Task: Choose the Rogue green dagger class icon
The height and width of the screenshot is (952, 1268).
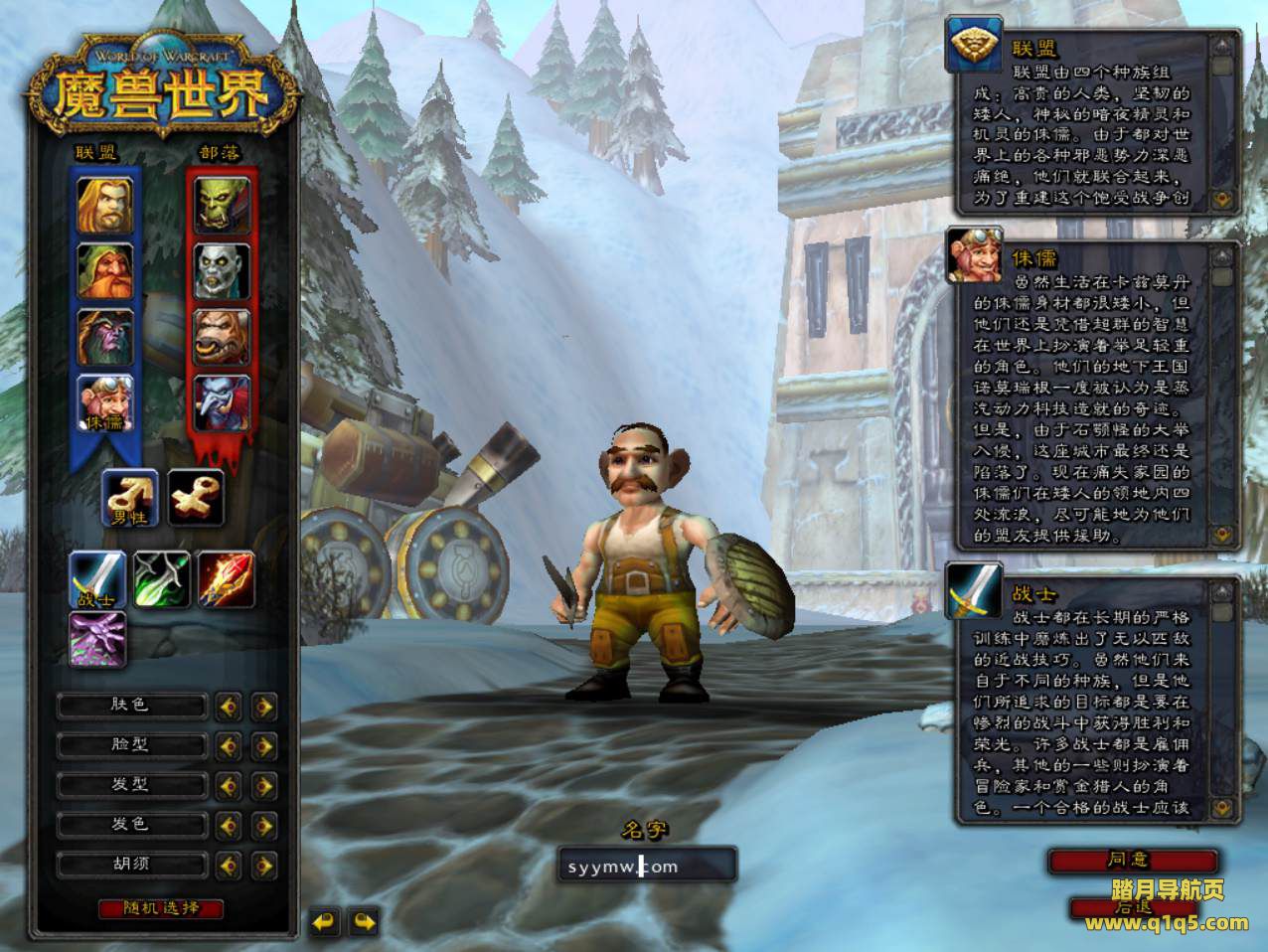Action: (x=162, y=579)
